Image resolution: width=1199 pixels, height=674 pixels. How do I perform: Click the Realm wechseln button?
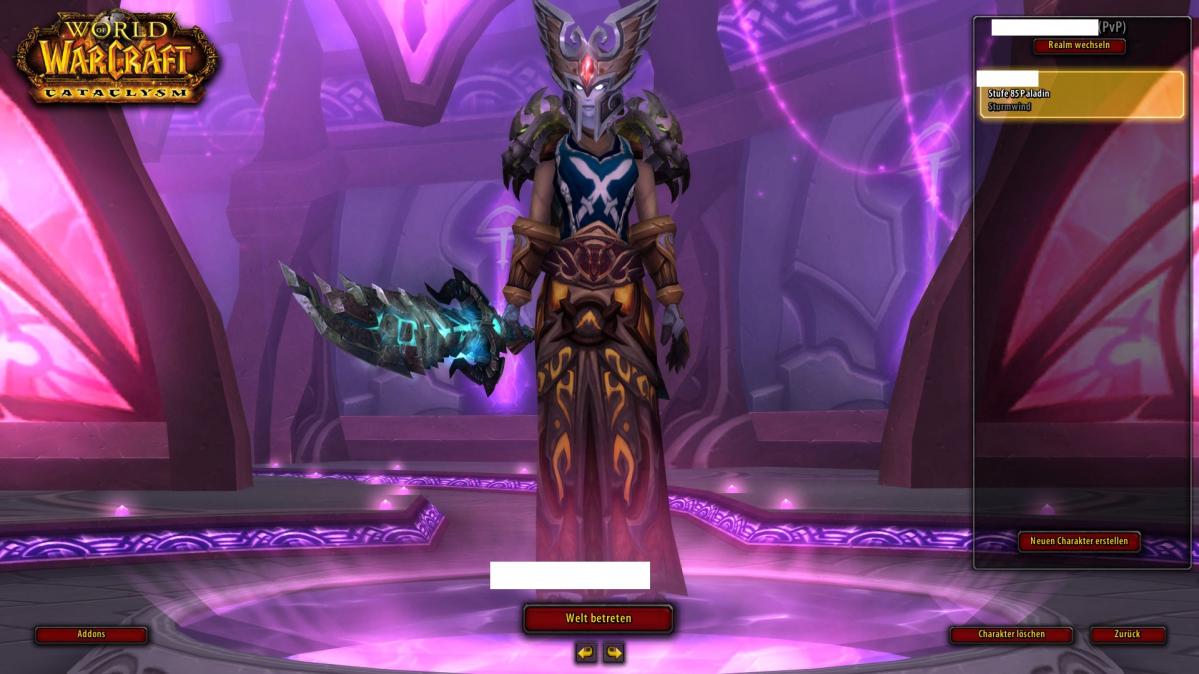point(1079,46)
